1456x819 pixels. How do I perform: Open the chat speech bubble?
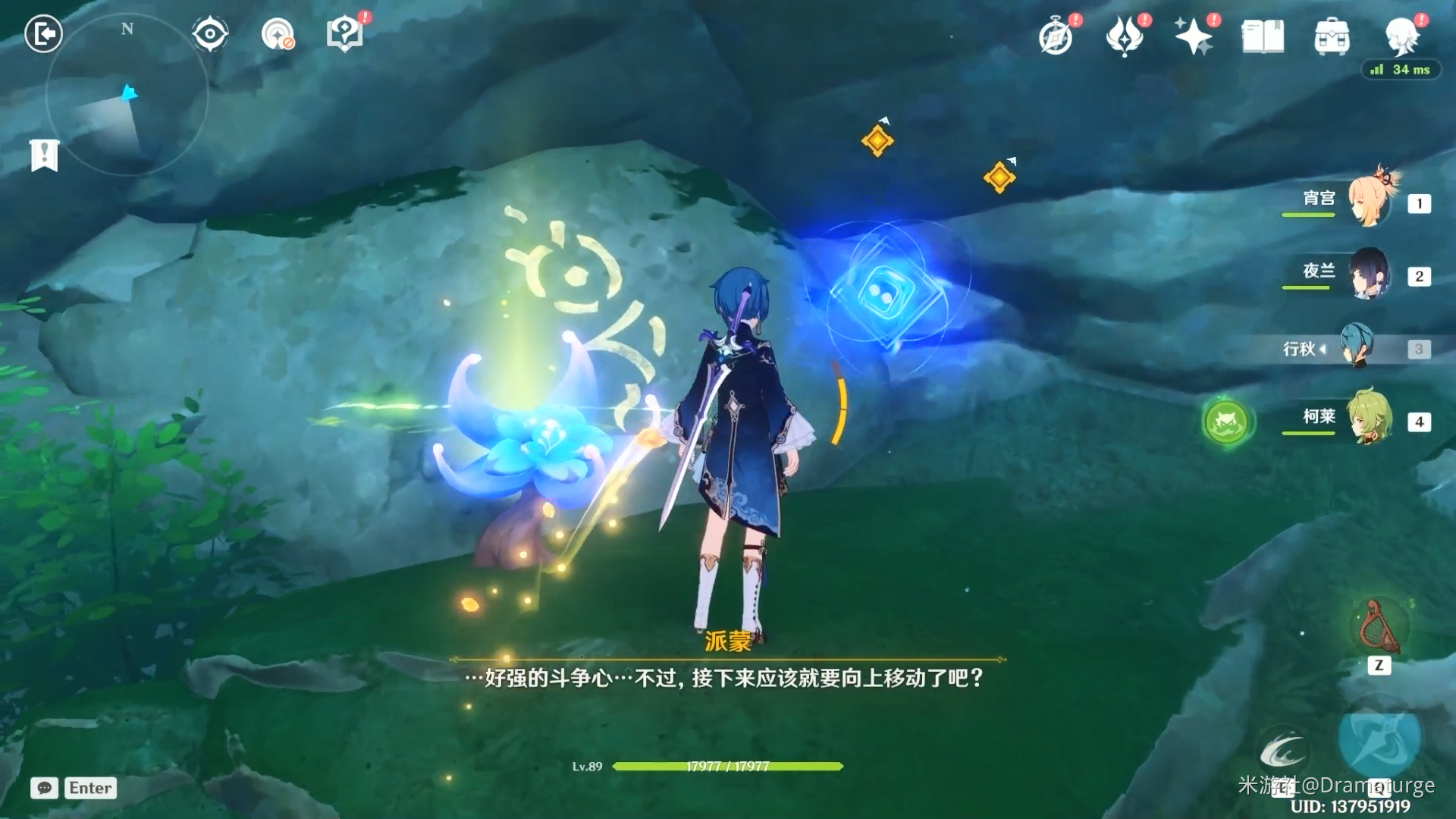45,788
